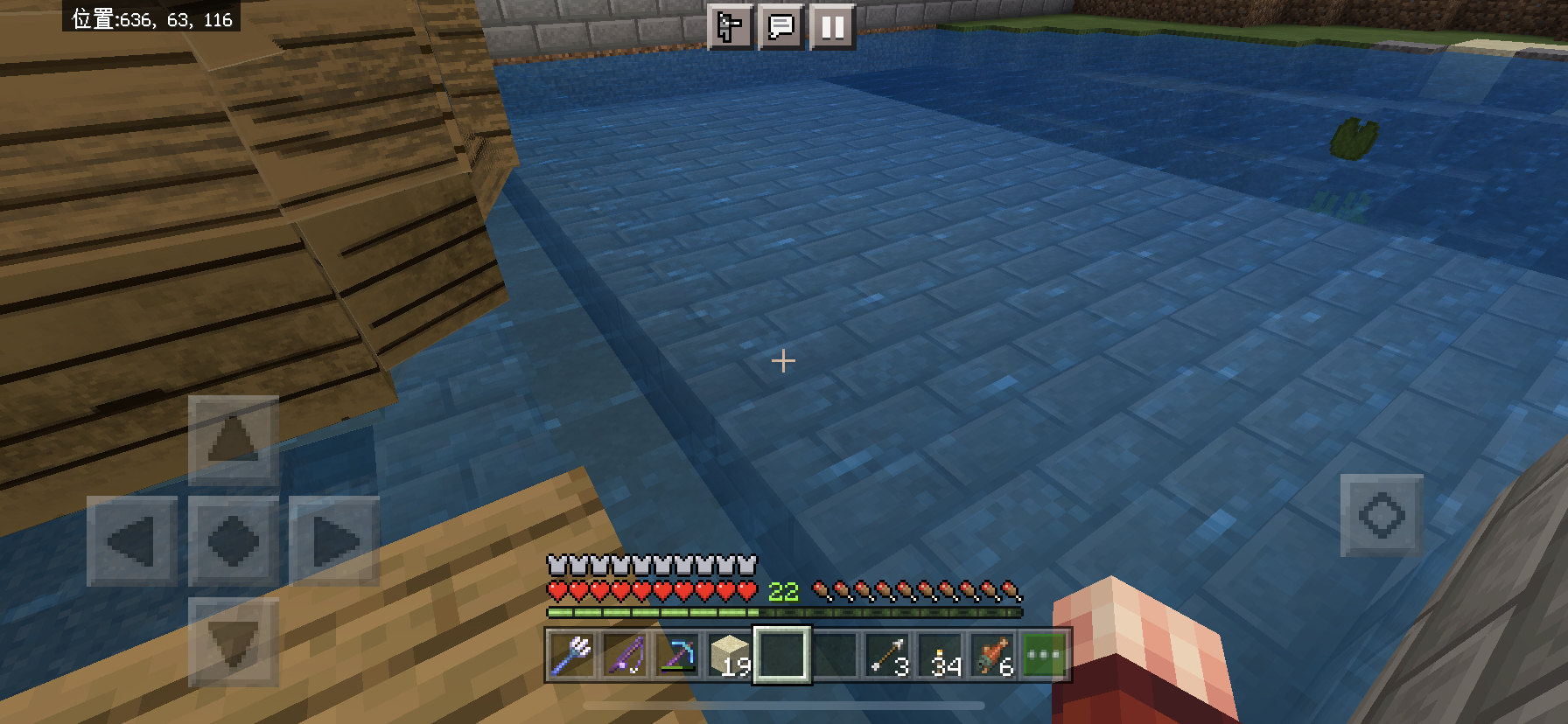Select the stack of 34 bottles
This screenshot has height=724, width=1568.
click(x=941, y=658)
